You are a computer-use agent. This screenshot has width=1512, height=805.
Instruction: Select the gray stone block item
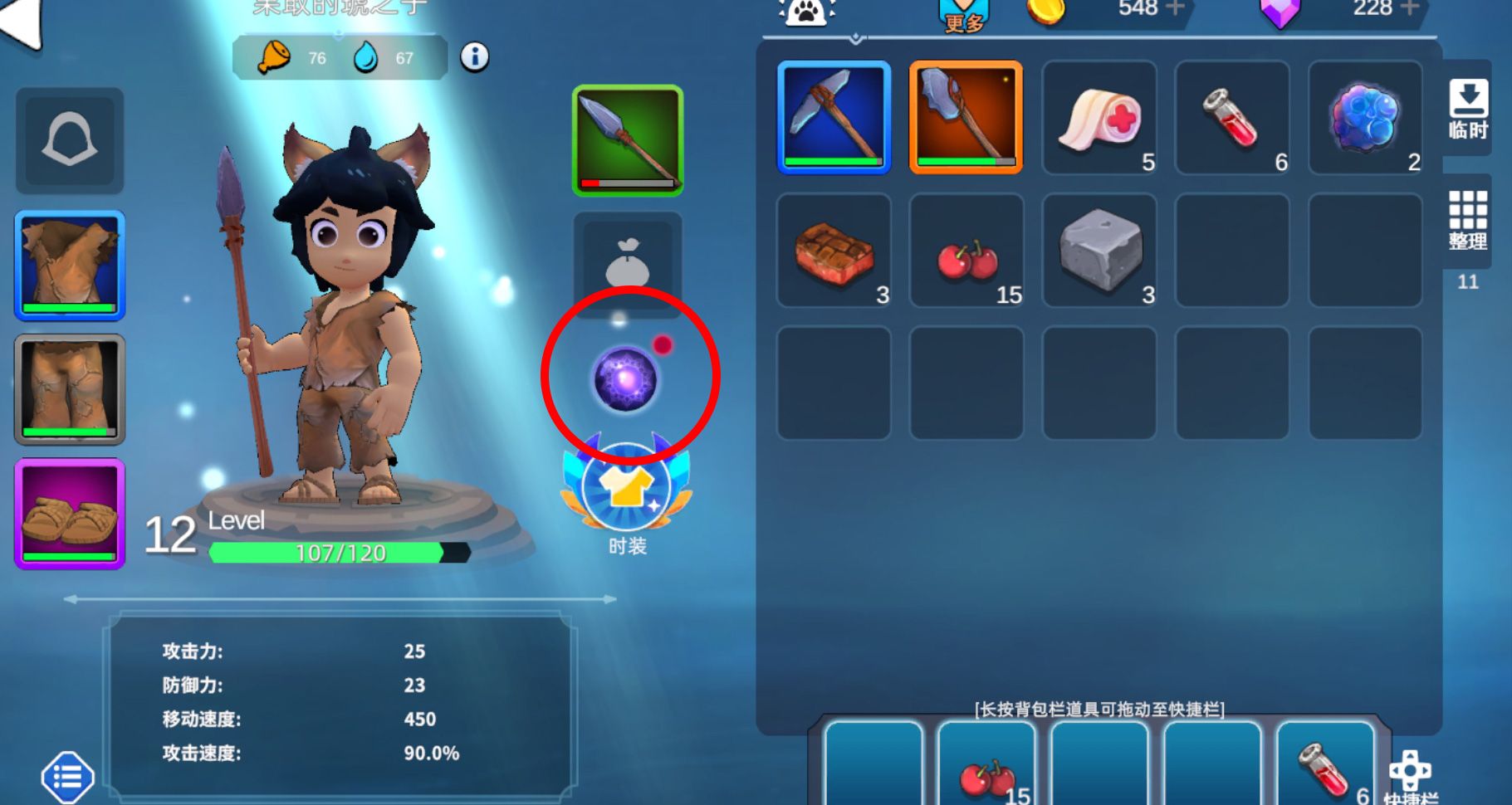[1099, 250]
